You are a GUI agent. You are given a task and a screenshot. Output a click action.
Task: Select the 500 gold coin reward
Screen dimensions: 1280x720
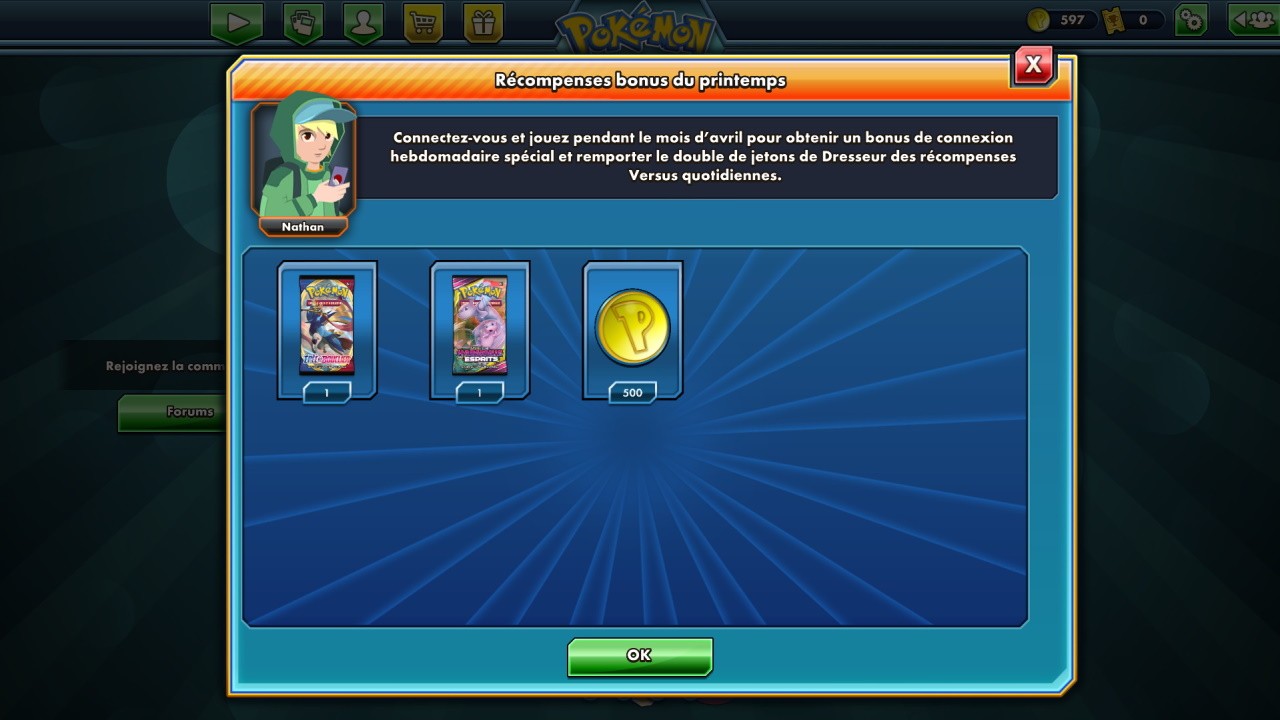tap(632, 326)
